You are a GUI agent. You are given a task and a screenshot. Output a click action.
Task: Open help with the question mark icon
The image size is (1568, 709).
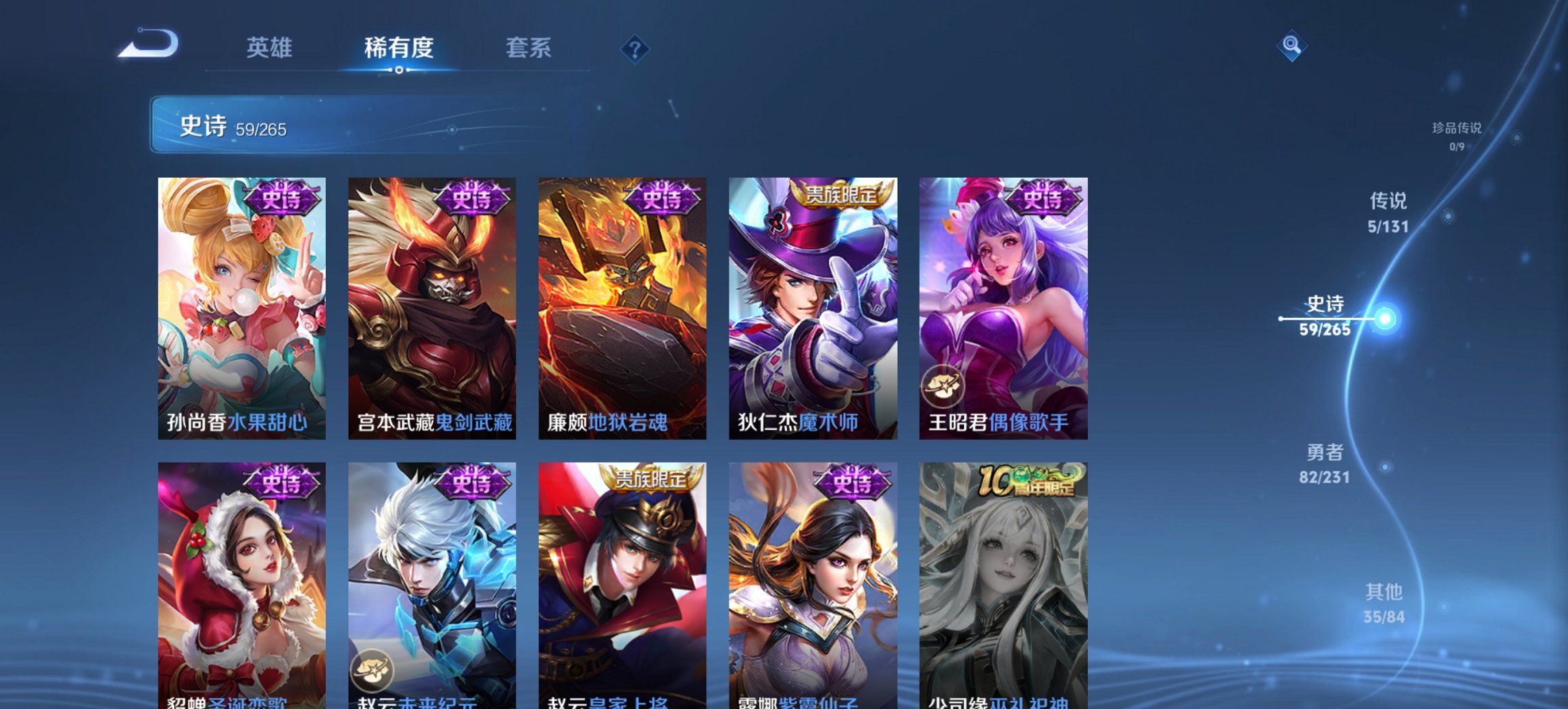[635, 49]
